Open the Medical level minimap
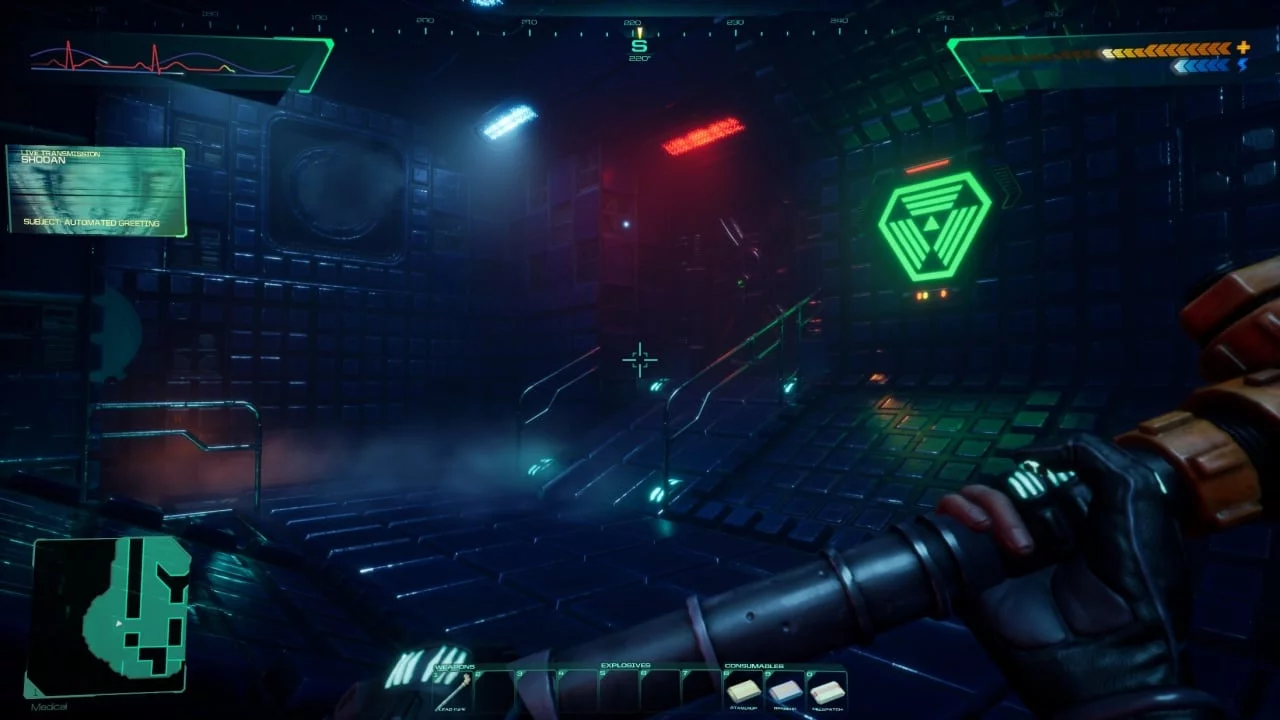Viewport: 1280px width, 720px height. [108, 617]
